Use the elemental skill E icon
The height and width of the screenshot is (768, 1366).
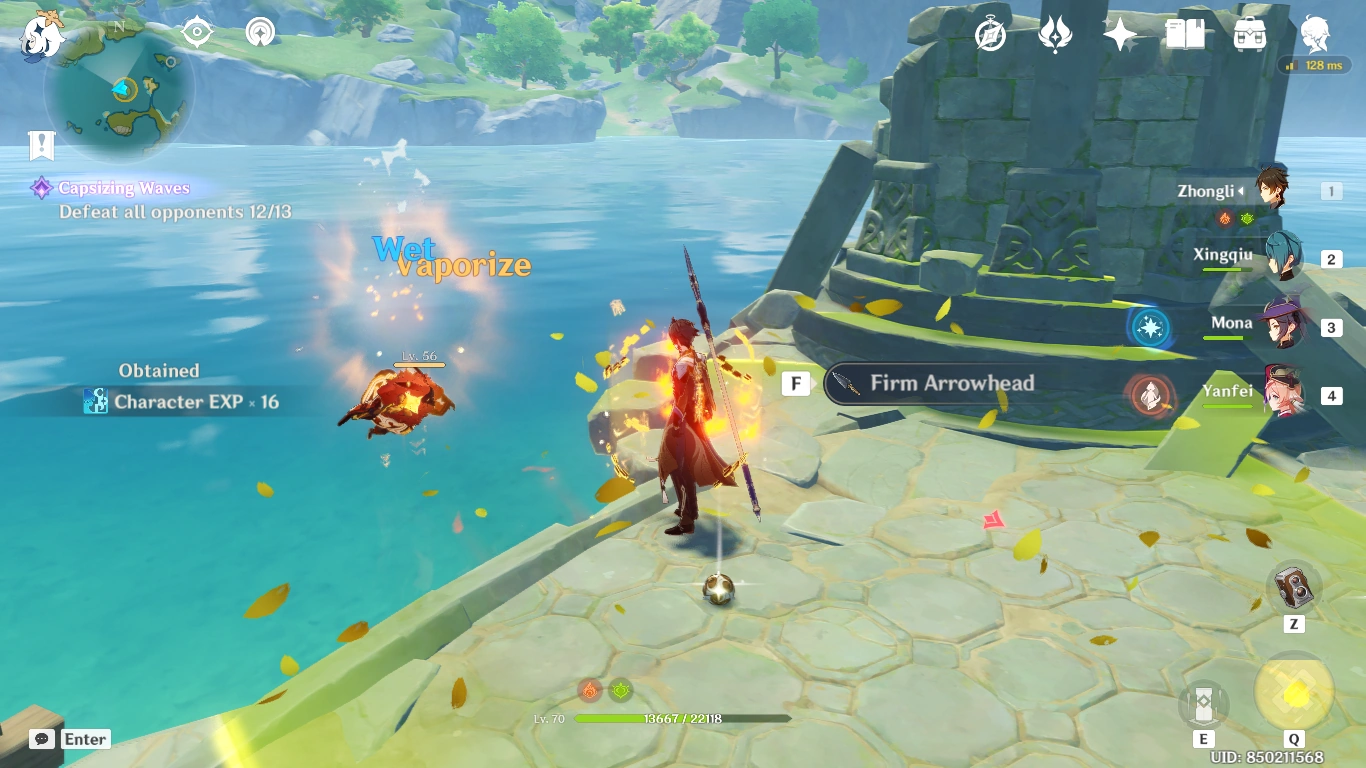(x=1203, y=705)
